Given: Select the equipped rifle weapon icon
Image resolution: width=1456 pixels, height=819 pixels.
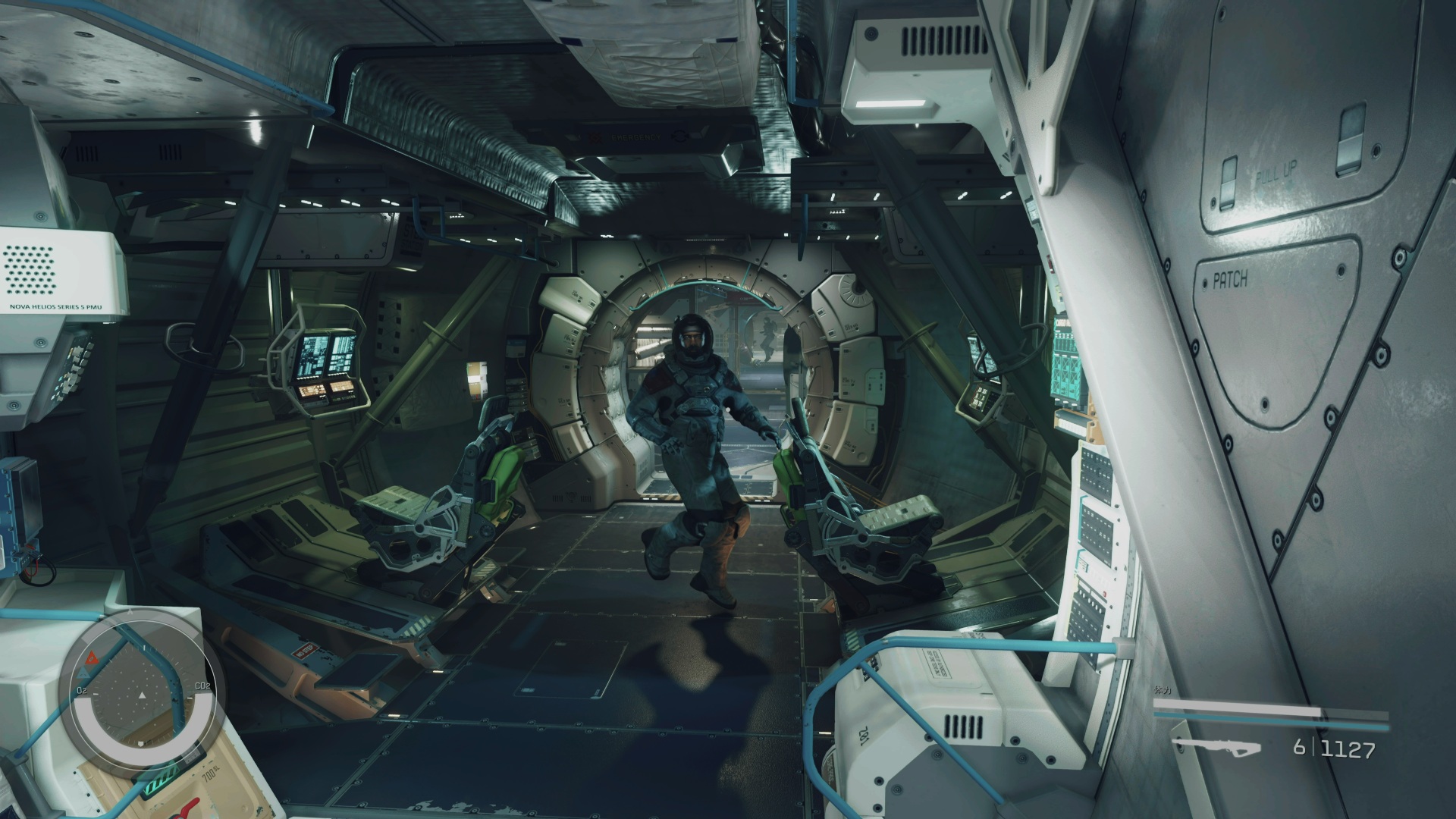Looking at the screenshot, I should click(x=1216, y=747).
